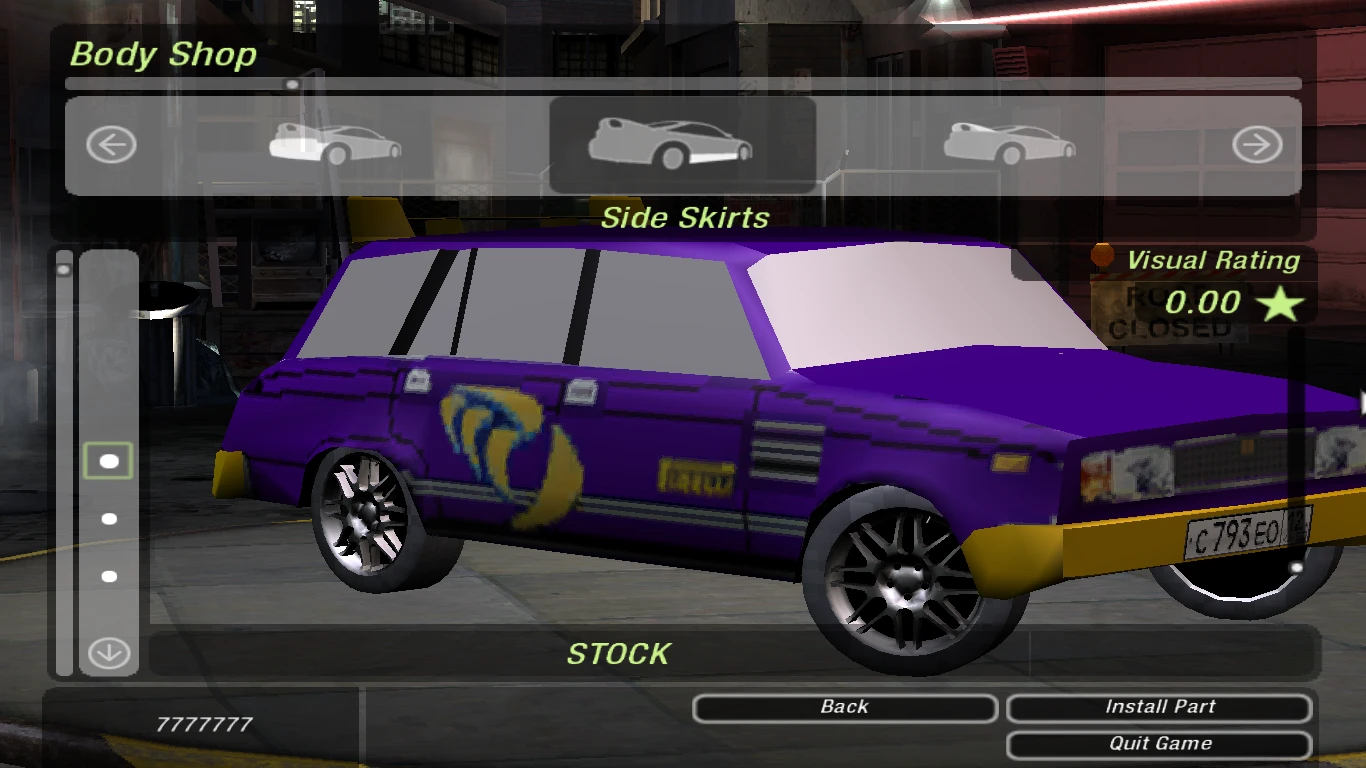The image size is (1366, 768).
Task: Click the Body Shop title
Action: click(x=163, y=55)
